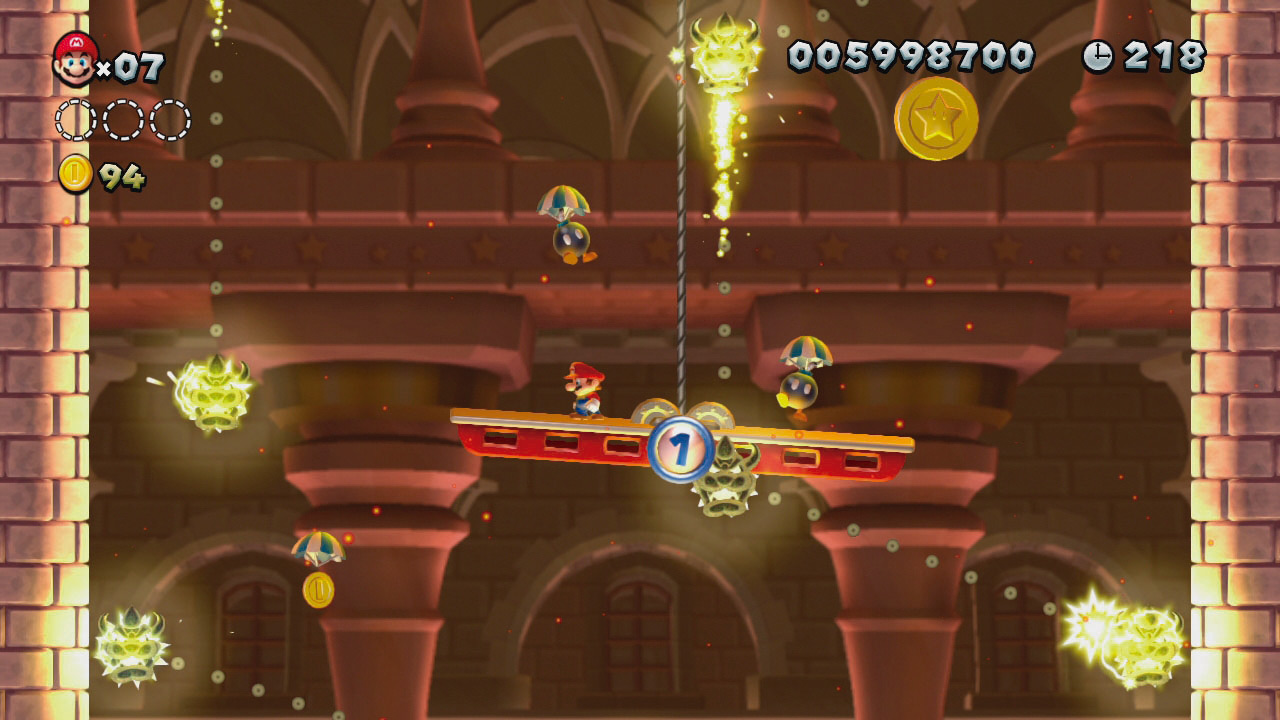Click the clock icon next to the timer
This screenshot has width=1280, height=720.
coord(1097,57)
